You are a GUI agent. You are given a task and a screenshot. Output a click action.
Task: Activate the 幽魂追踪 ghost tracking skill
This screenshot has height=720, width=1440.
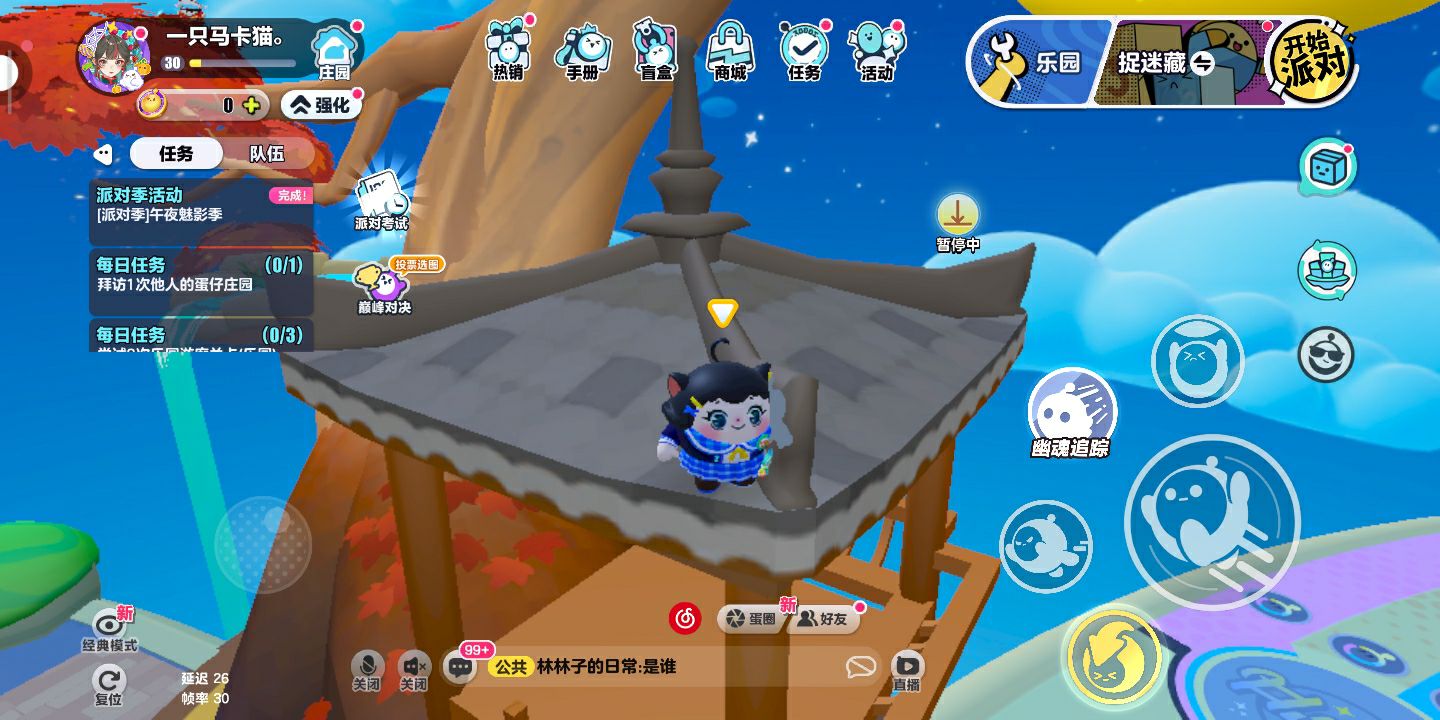[x=1071, y=411]
